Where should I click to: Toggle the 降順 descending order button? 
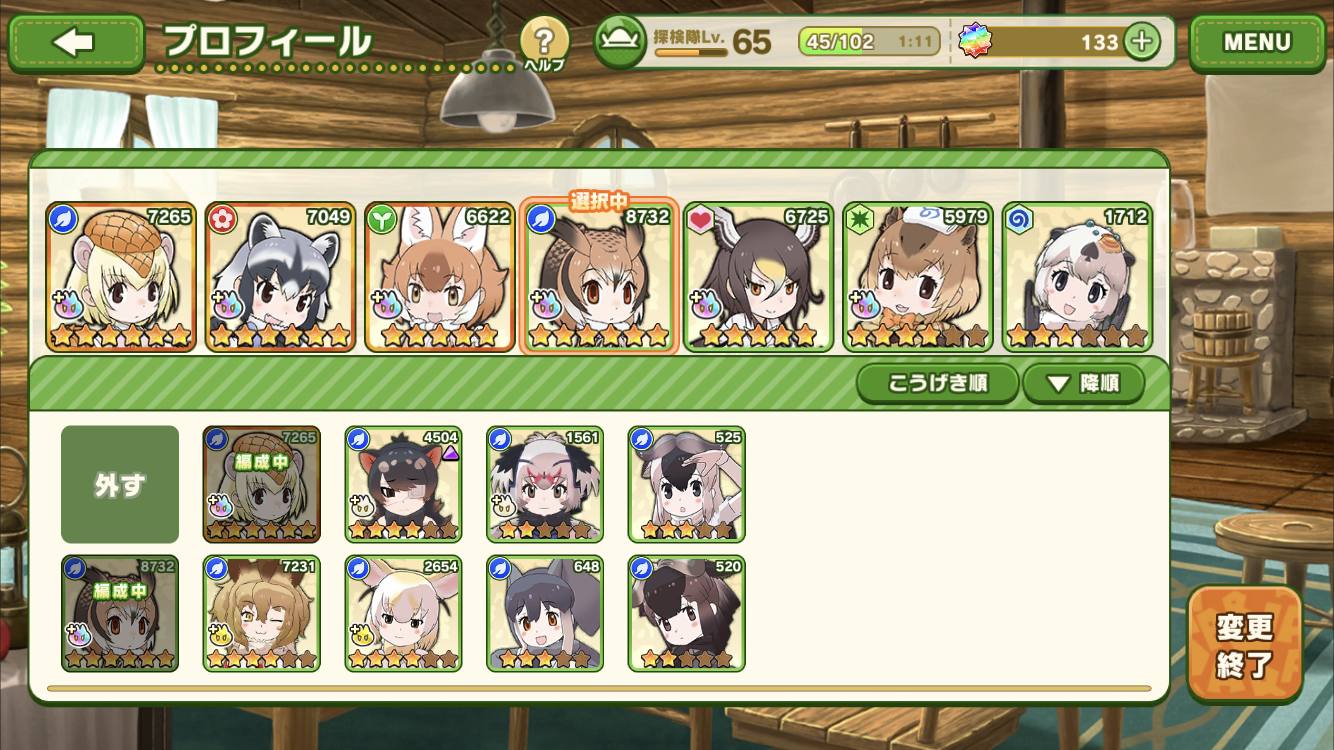coord(1083,383)
